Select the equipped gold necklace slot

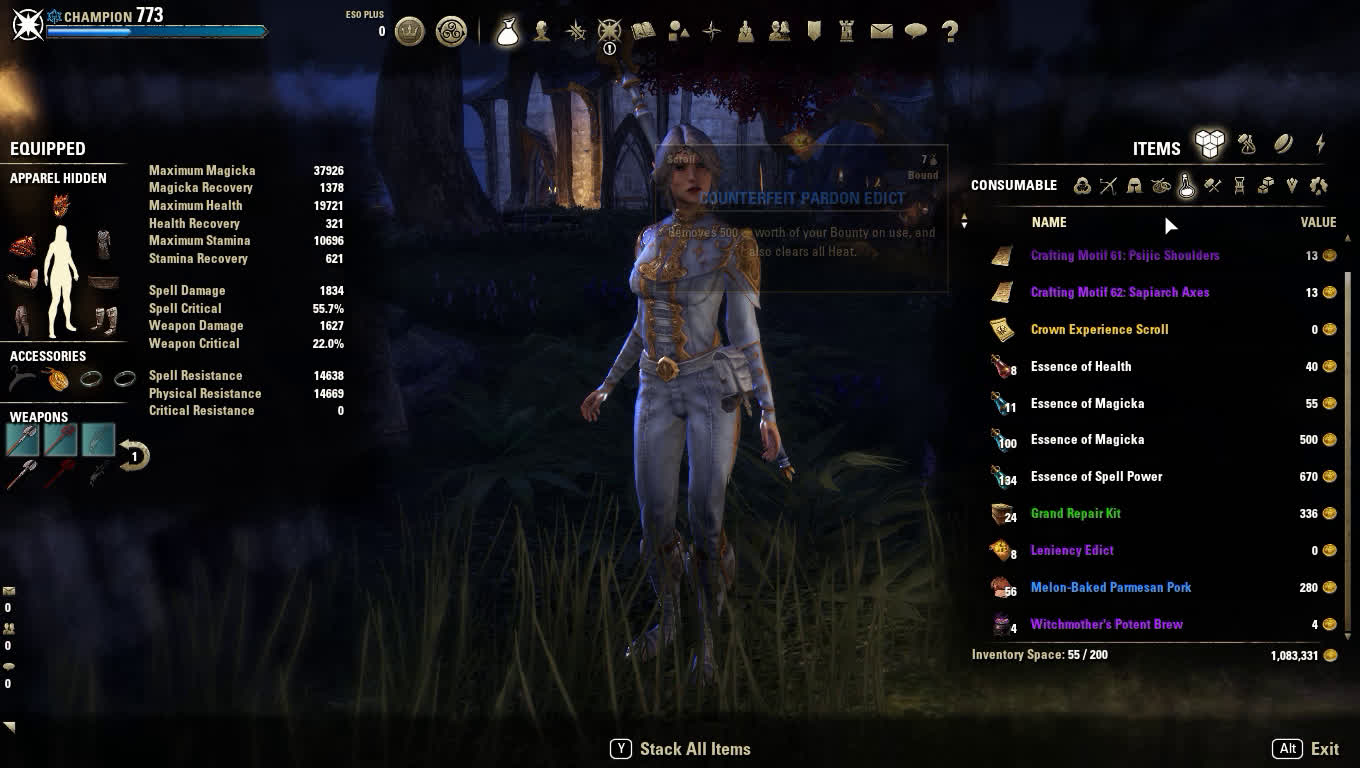(x=57, y=379)
